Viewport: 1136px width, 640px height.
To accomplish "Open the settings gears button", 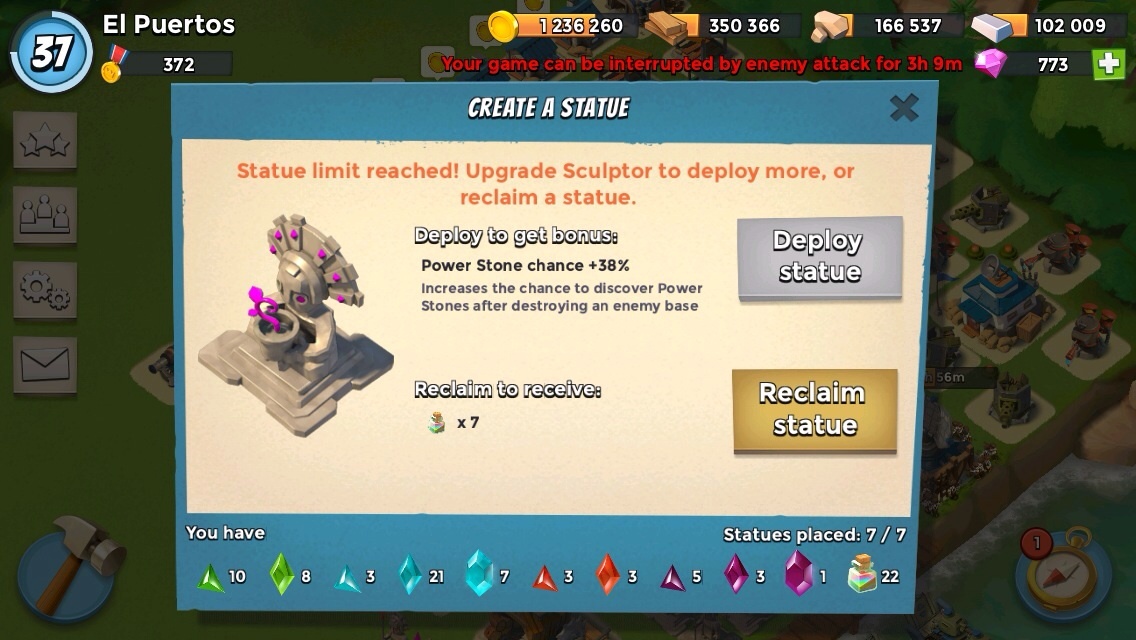I will pyautogui.click(x=45, y=290).
